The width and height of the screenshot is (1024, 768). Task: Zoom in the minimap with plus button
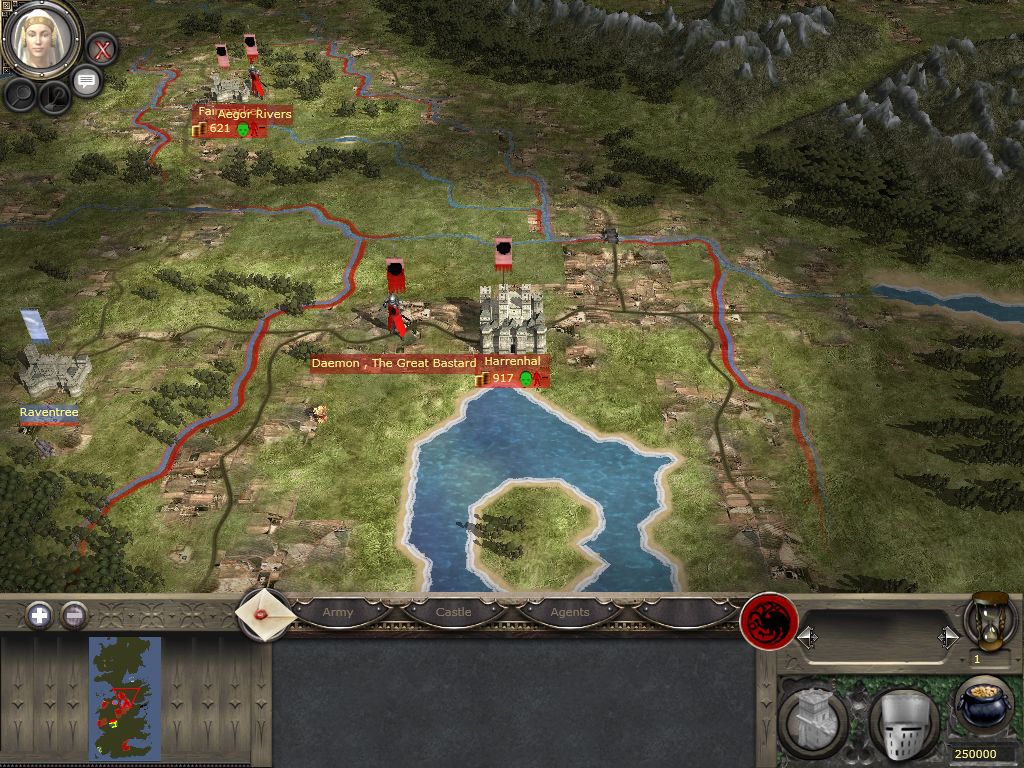[x=39, y=615]
